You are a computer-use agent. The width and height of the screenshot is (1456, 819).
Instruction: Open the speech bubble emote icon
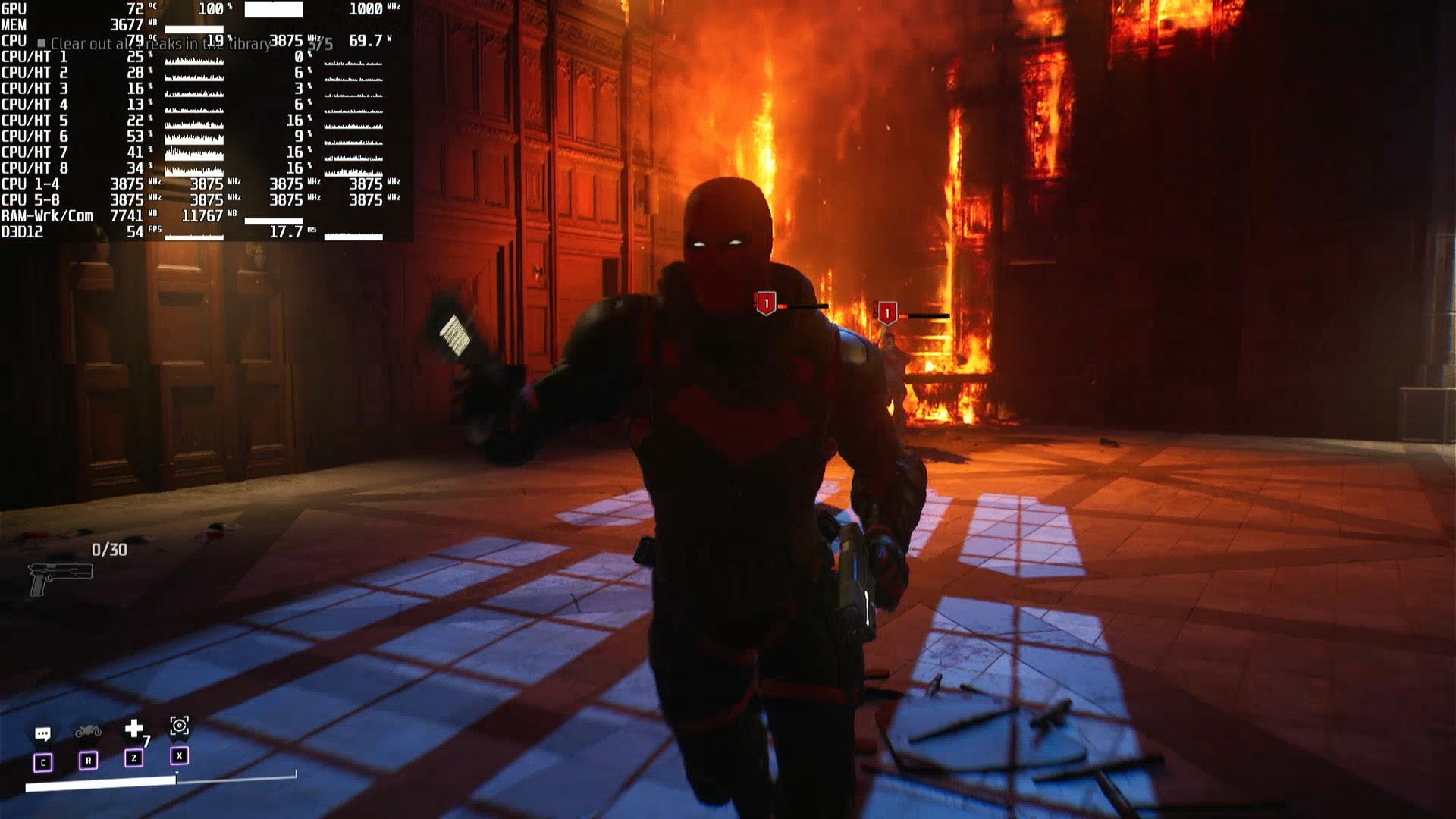pos(42,734)
